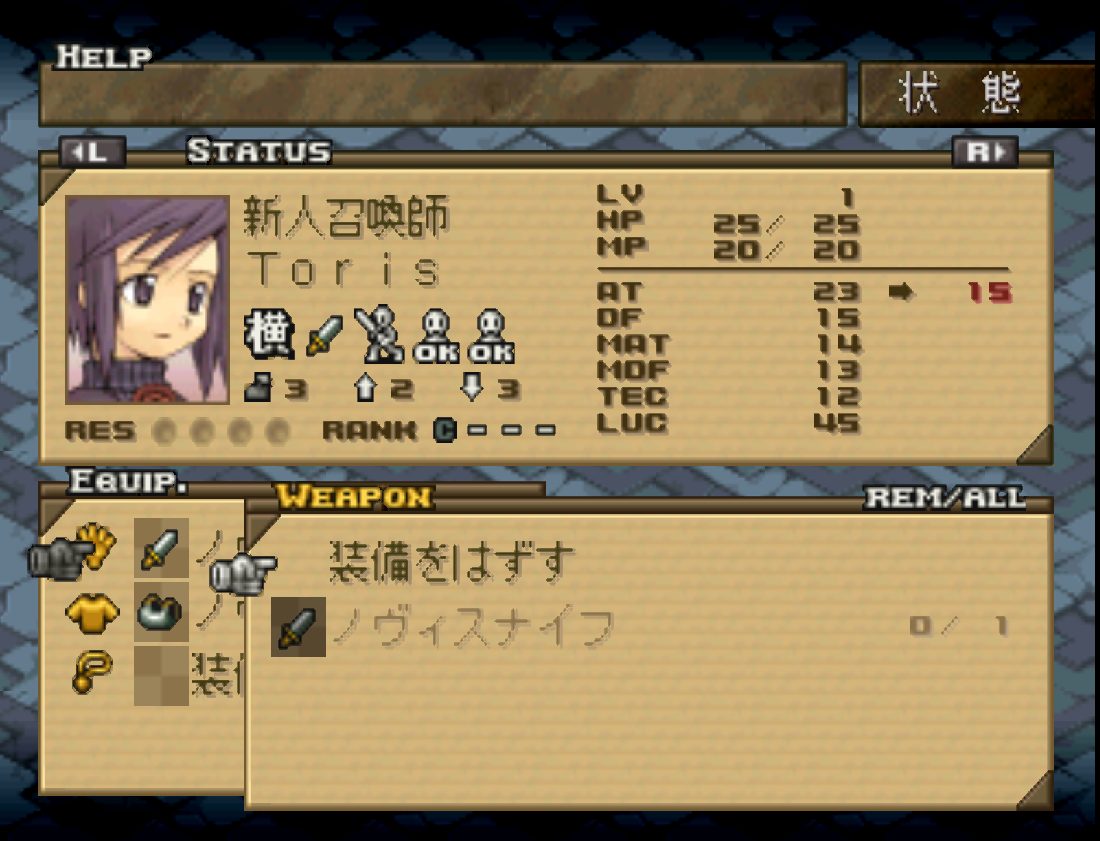Click Toris's character portrait
1100x841 pixels.
(147, 300)
